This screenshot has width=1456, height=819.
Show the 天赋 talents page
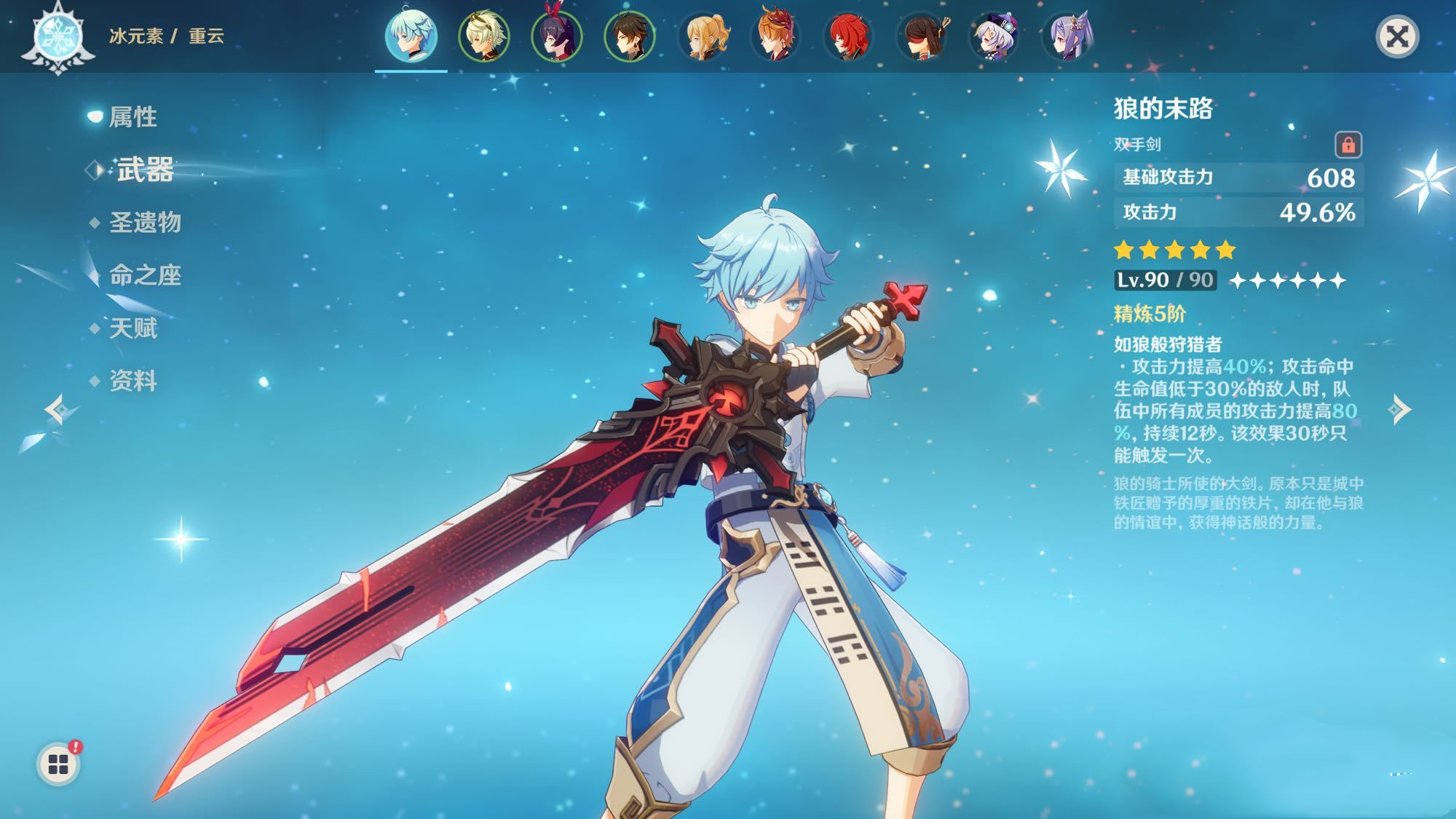(x=132, y=328)
